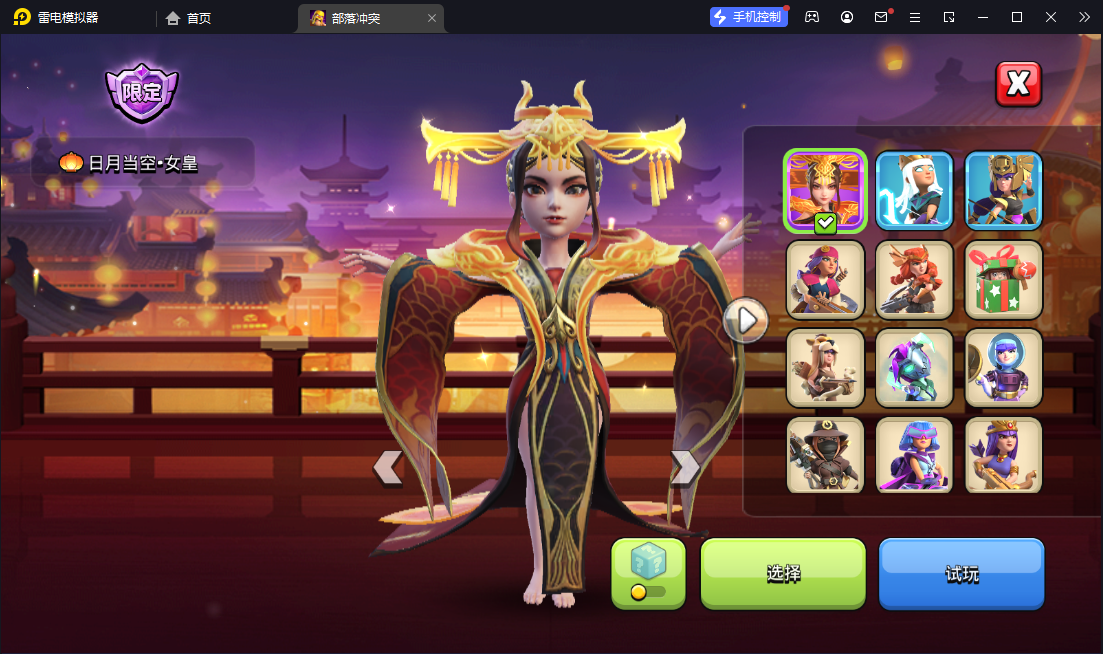Open the emulator 首页 home tab

[189, 18]
